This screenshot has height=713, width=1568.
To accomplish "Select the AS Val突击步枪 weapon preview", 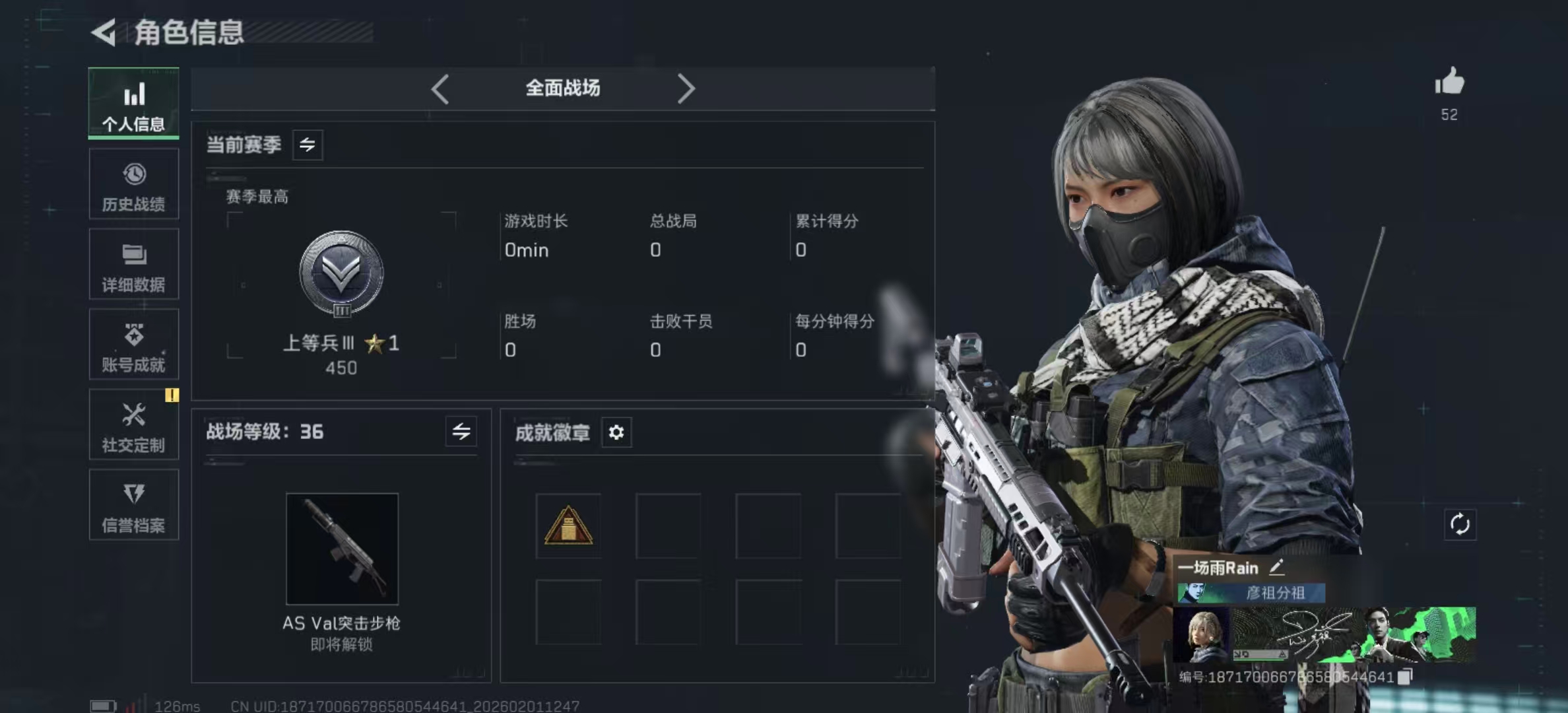I will (x=341, y=549).
